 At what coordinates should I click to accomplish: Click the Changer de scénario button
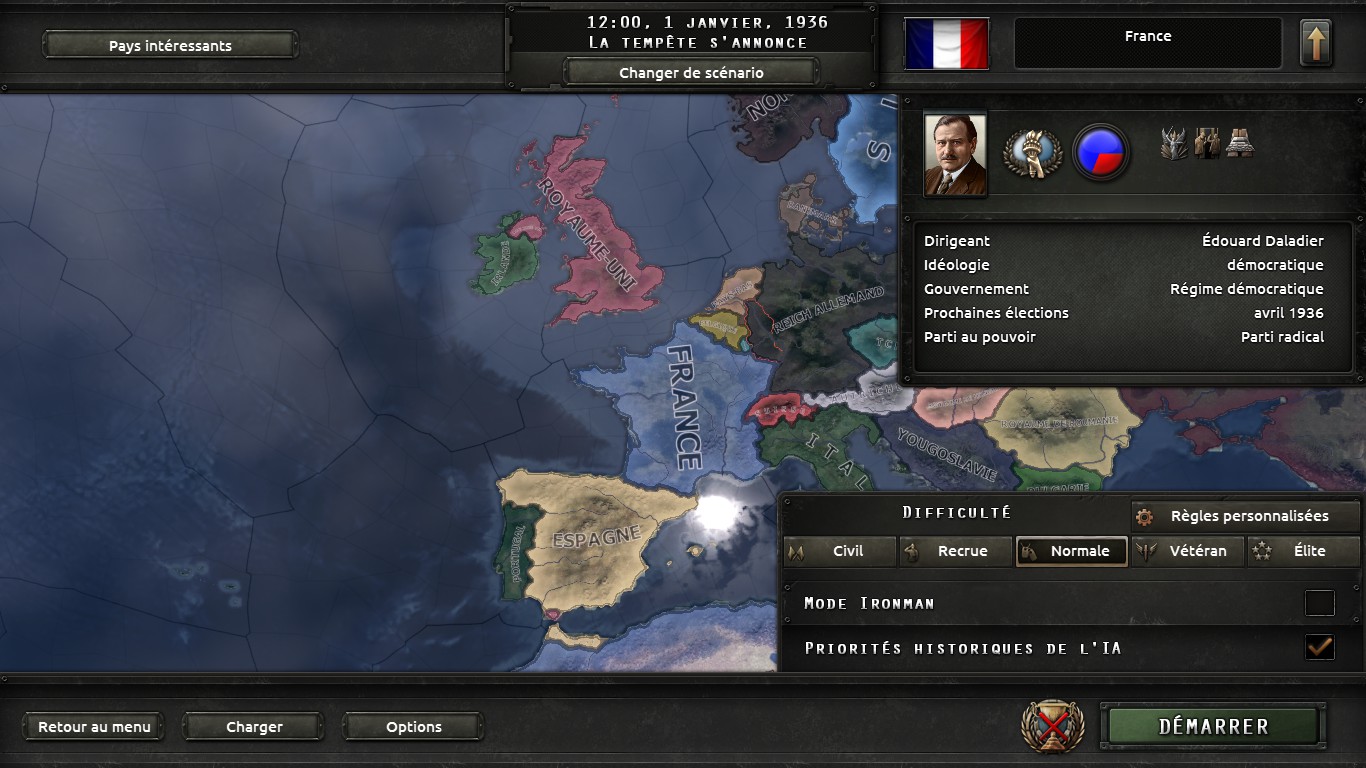click(691, 72)
